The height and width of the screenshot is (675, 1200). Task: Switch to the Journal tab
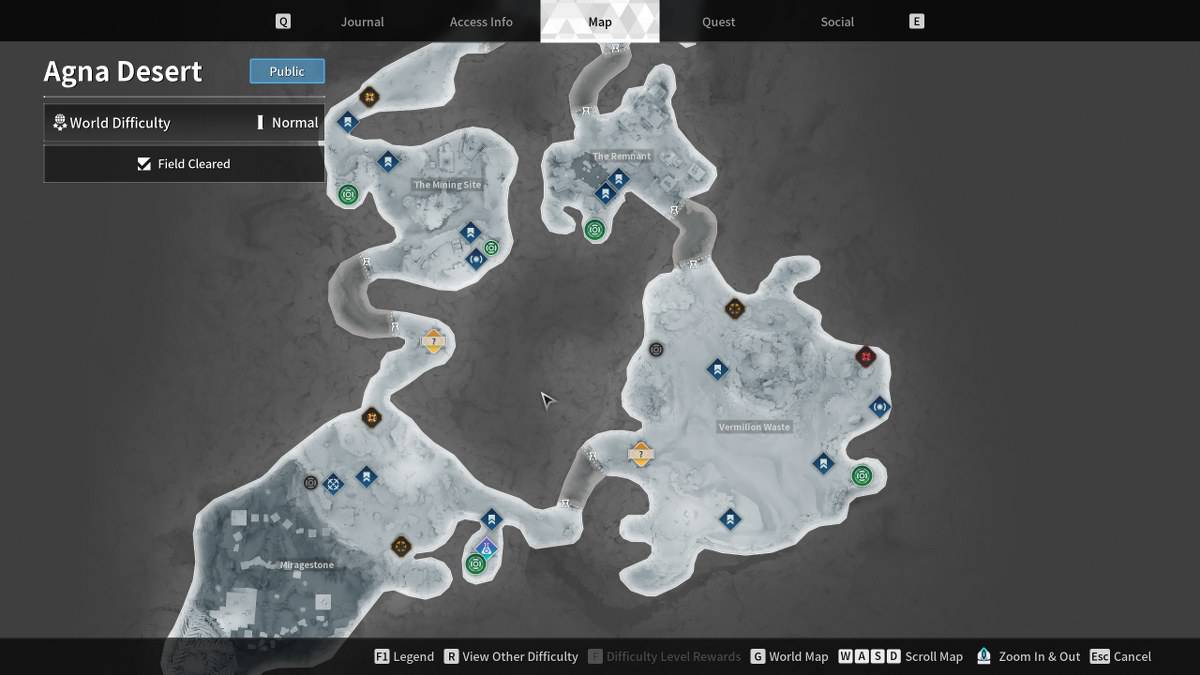click(362, 22)
